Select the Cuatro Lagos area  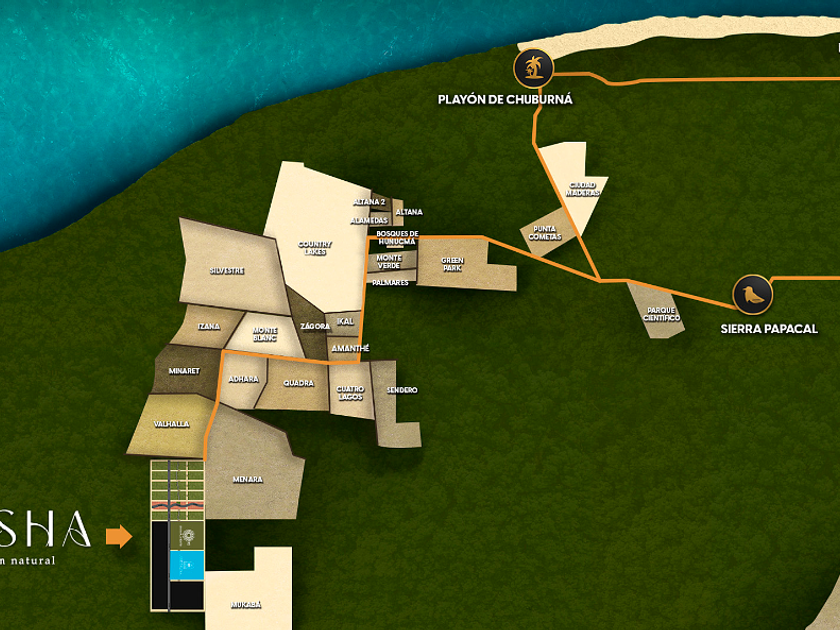coord(350,390)
